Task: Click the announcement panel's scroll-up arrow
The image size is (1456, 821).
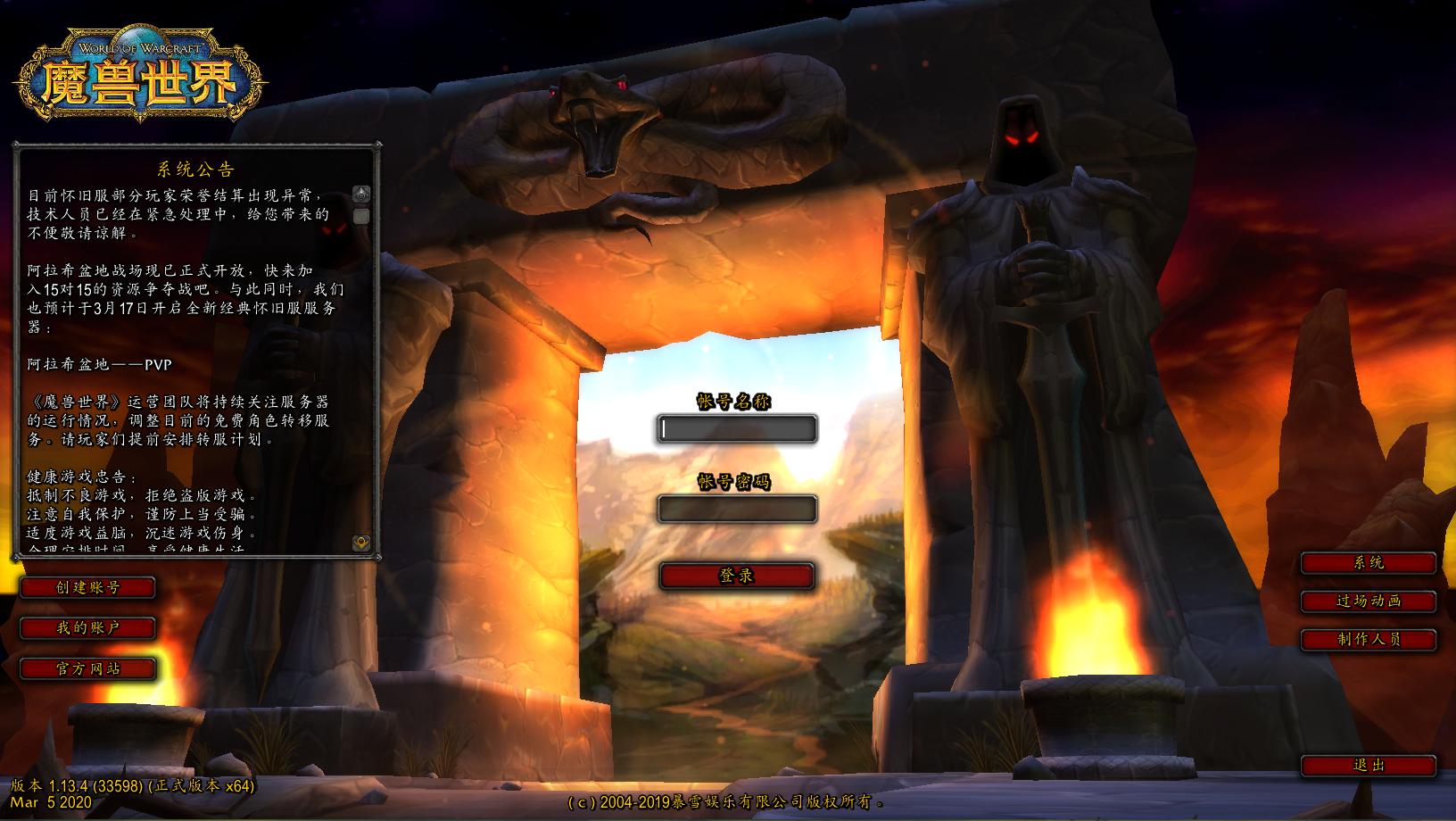Action: (361, 194)
